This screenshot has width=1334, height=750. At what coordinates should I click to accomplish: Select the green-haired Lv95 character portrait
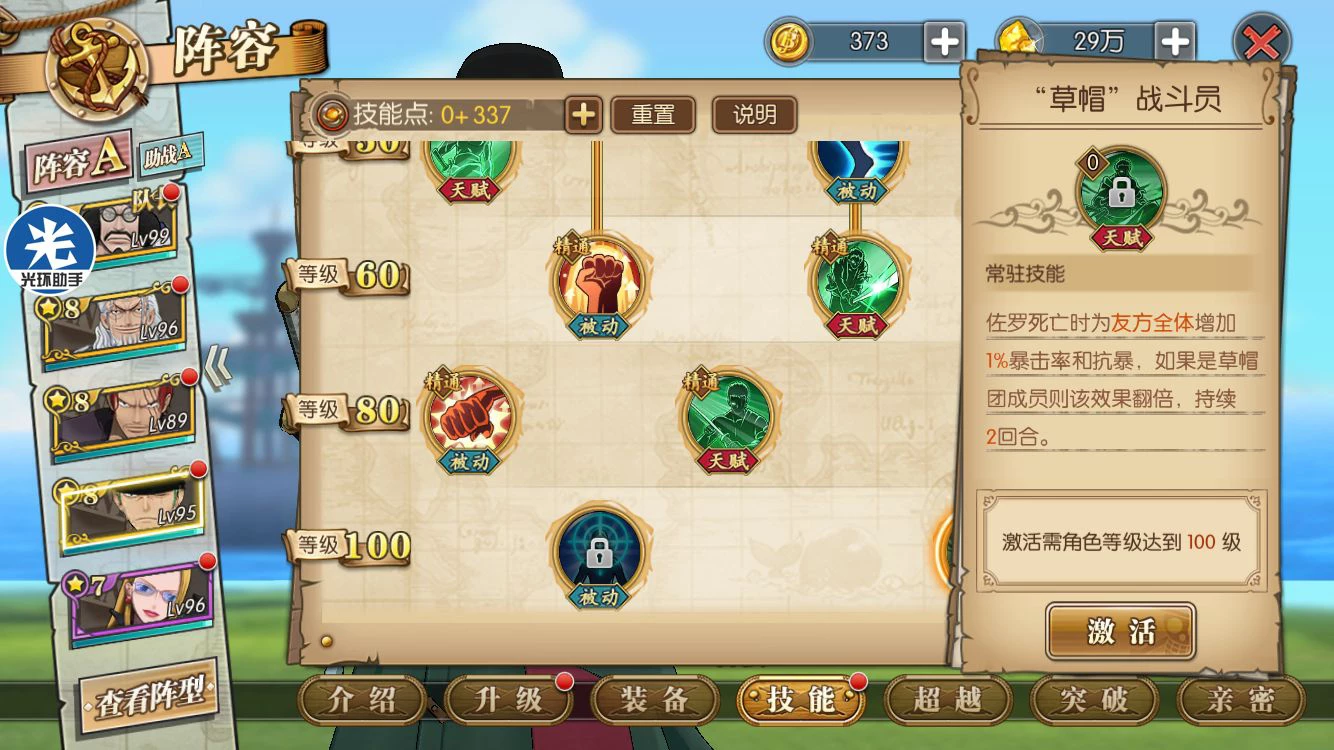(132, 510)
